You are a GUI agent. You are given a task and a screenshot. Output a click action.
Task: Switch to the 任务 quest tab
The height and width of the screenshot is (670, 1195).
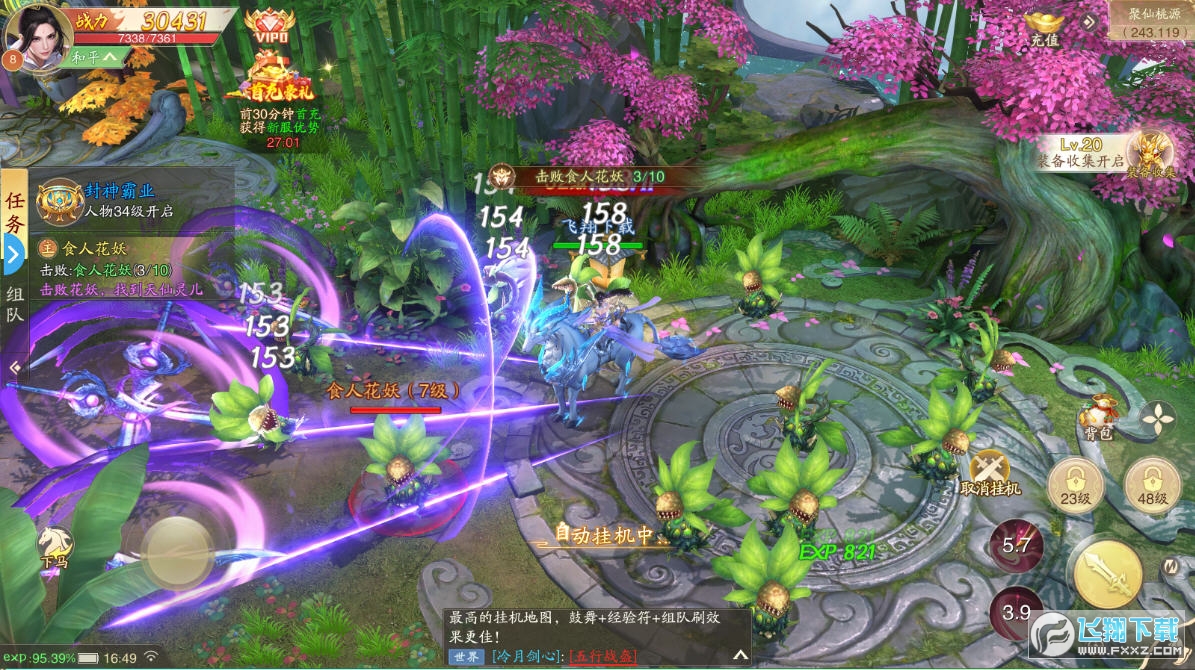tap(14, 211)
